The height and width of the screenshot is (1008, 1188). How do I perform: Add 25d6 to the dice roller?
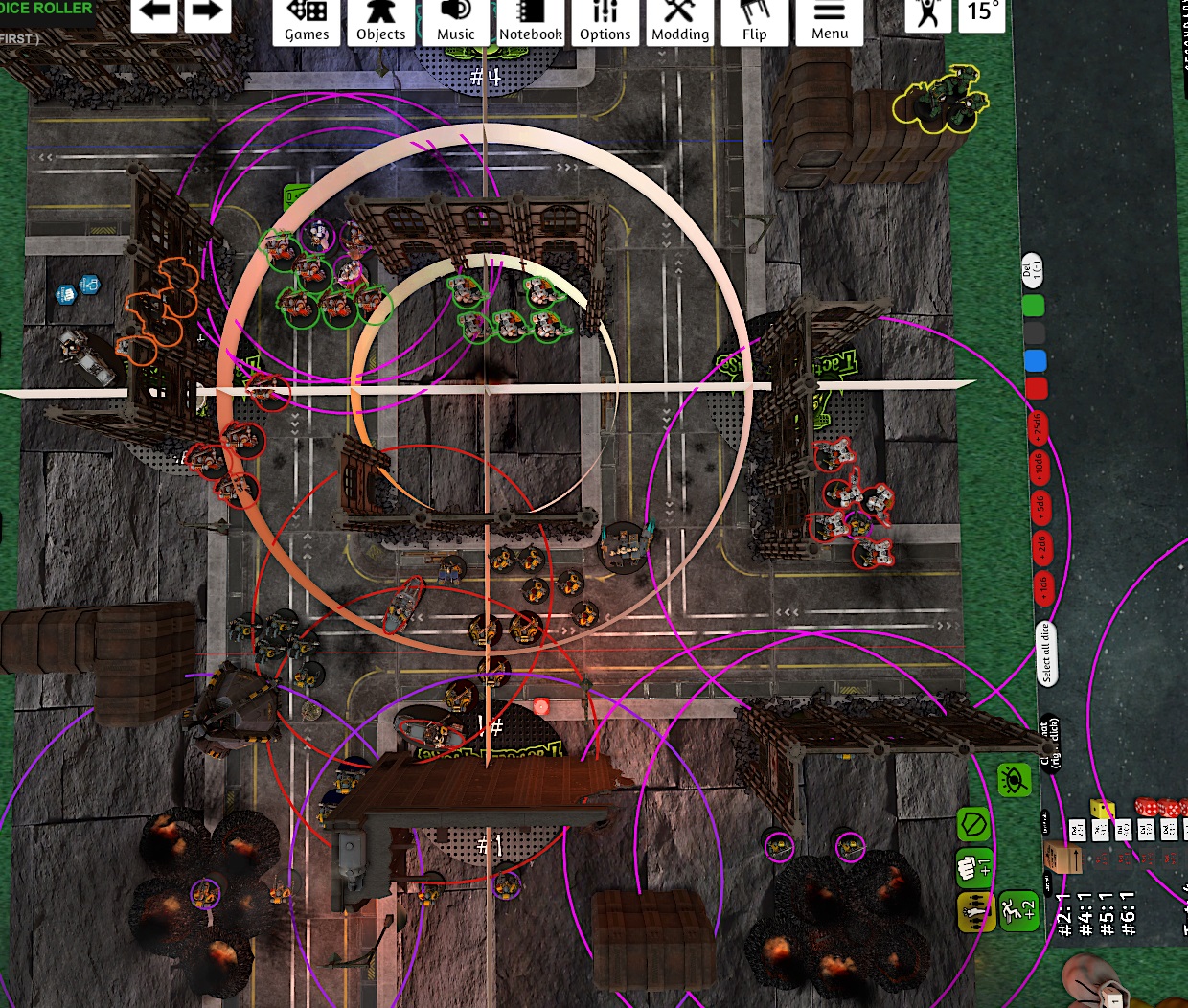click(x=1037, y=427)
